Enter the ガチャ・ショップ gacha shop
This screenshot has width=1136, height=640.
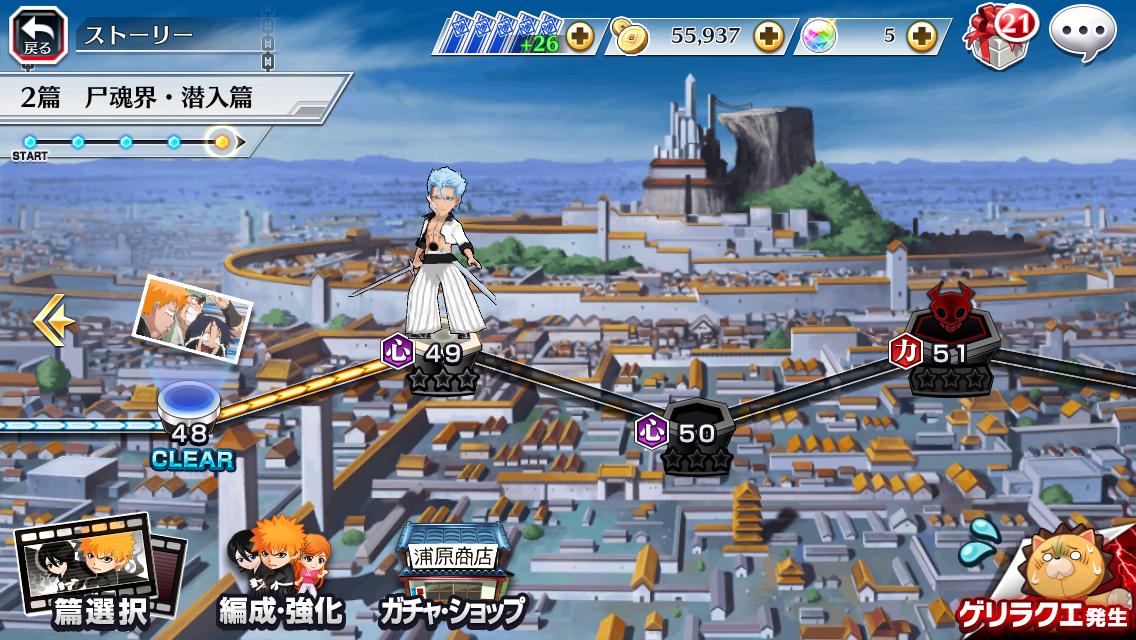click(450, 575)
